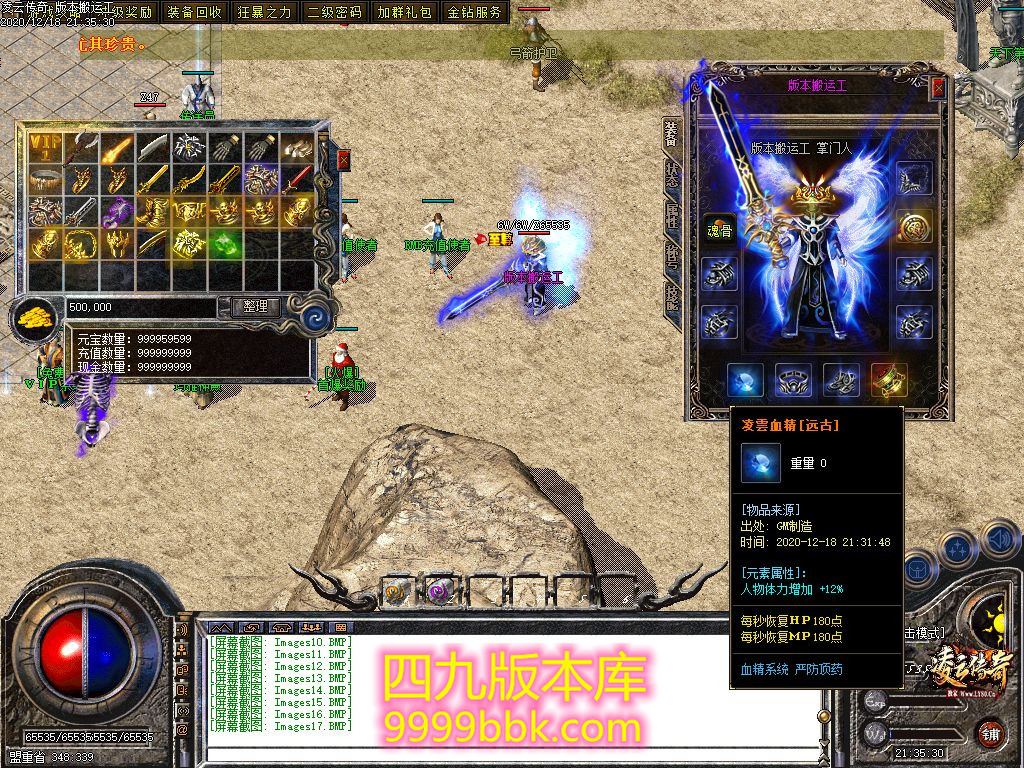Open the 魂骨 soul bone slot
The width and height of the screenshot is (1024, 768).
click(717, 228)
